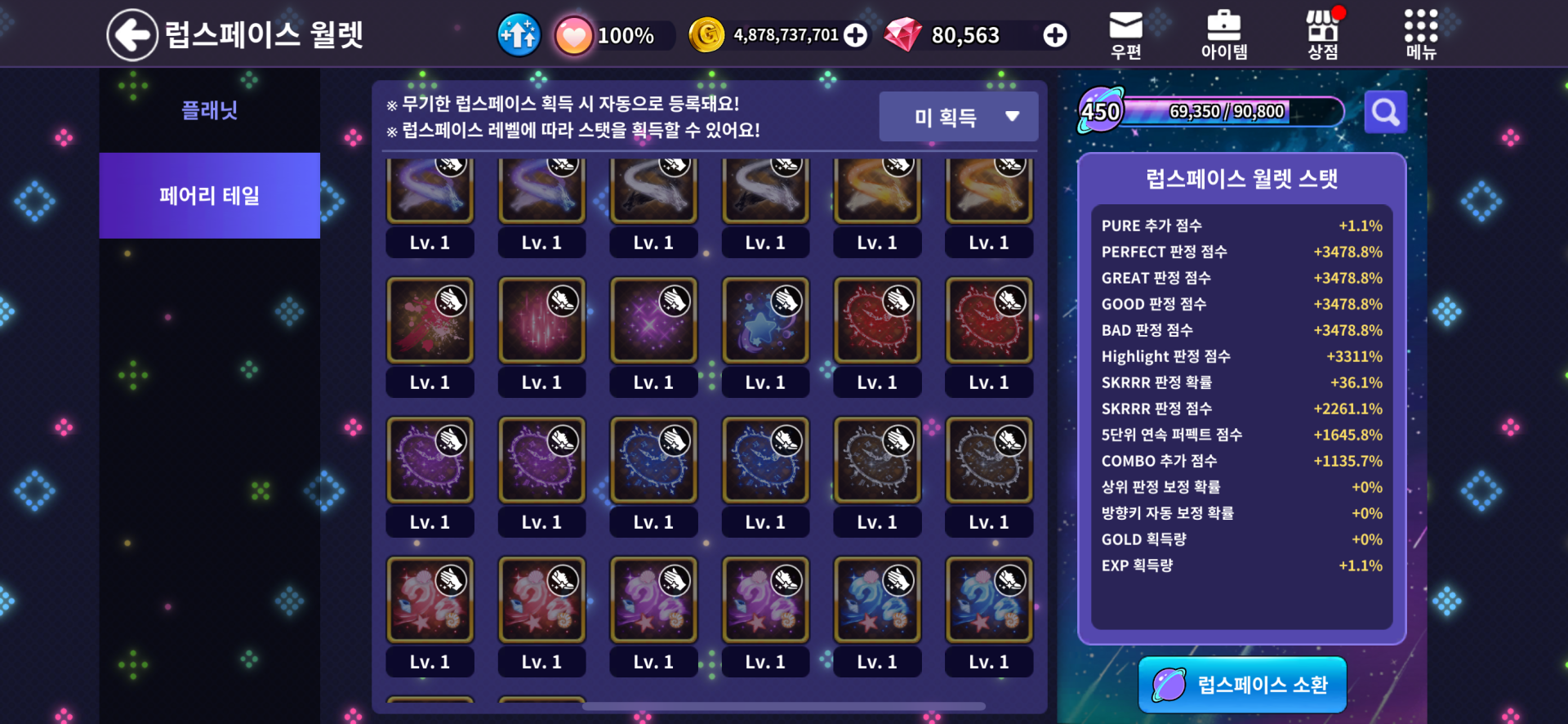Go back with the arrow button
1568x724 pixels.
click(132, 35)
